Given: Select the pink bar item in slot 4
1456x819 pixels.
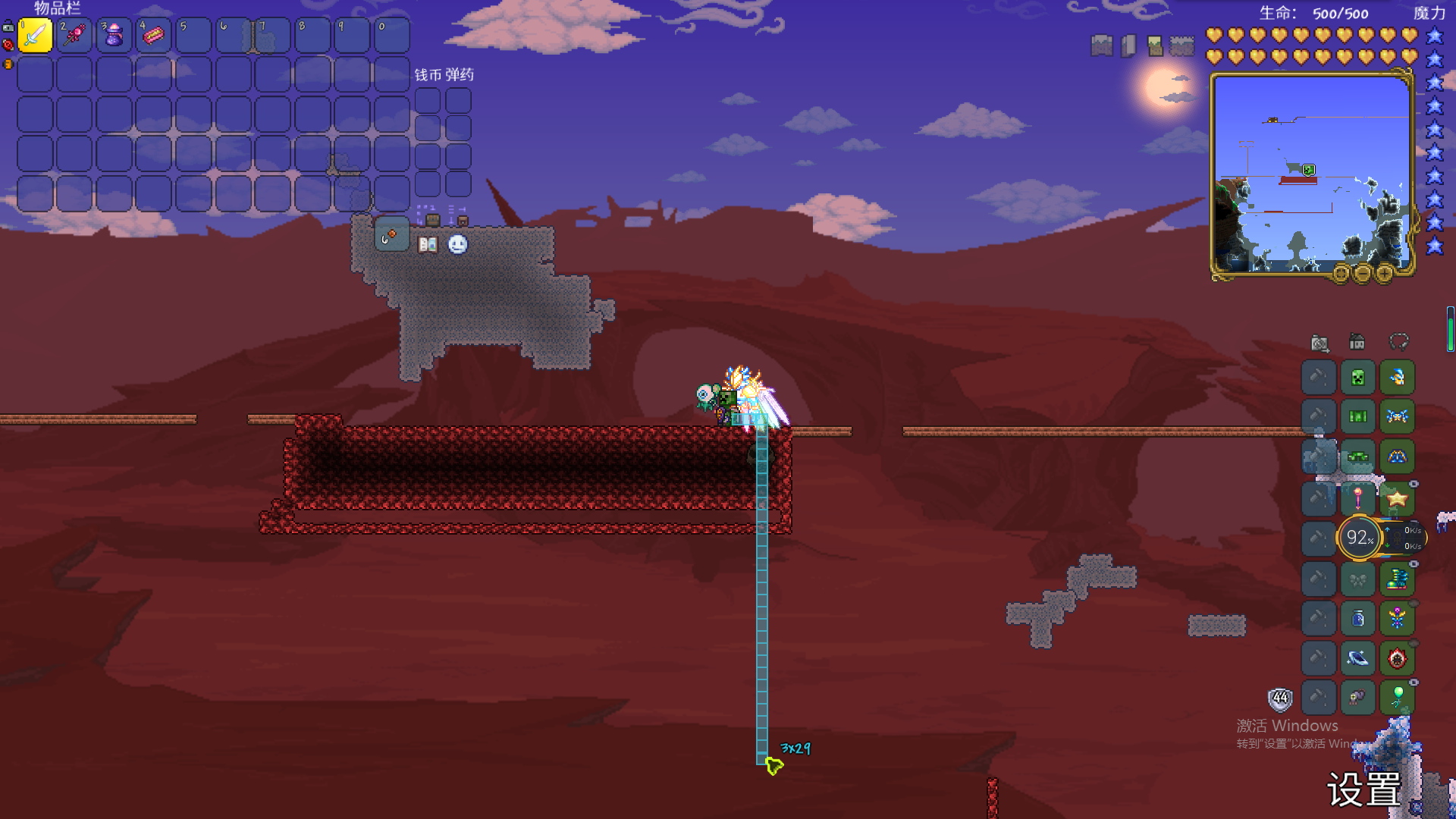Looking at the screenshot, I should click(153, 35).
